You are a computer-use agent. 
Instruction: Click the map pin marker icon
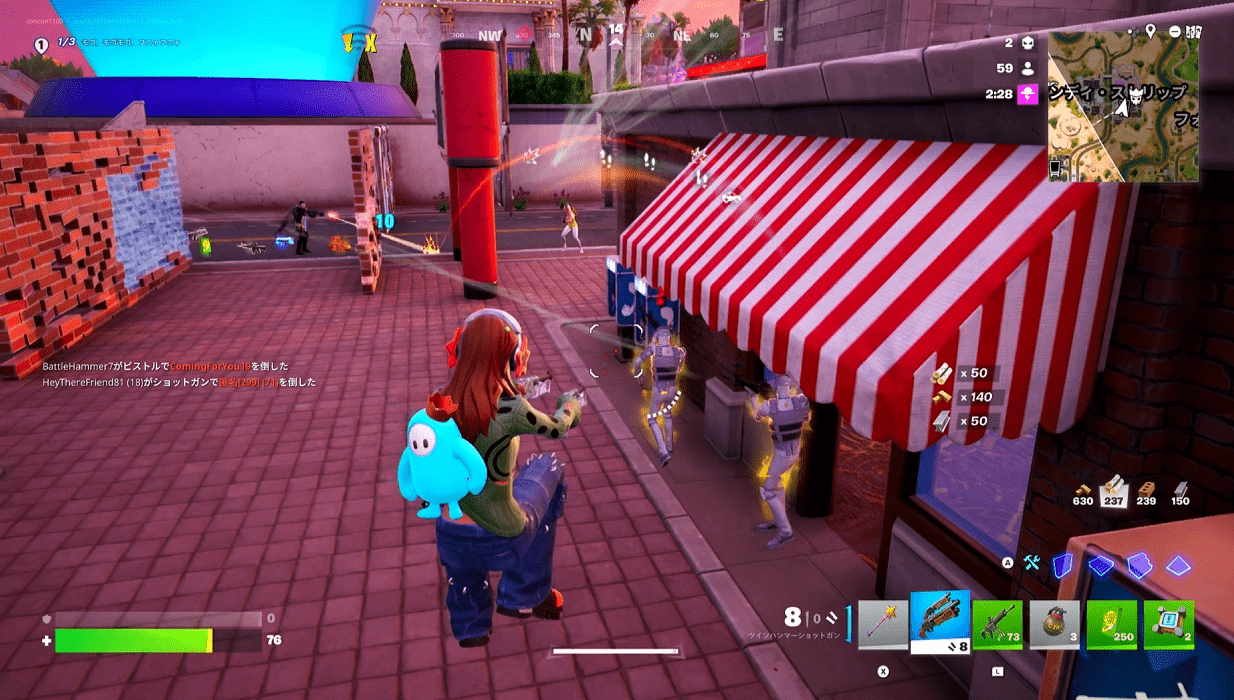point(1151,32)
